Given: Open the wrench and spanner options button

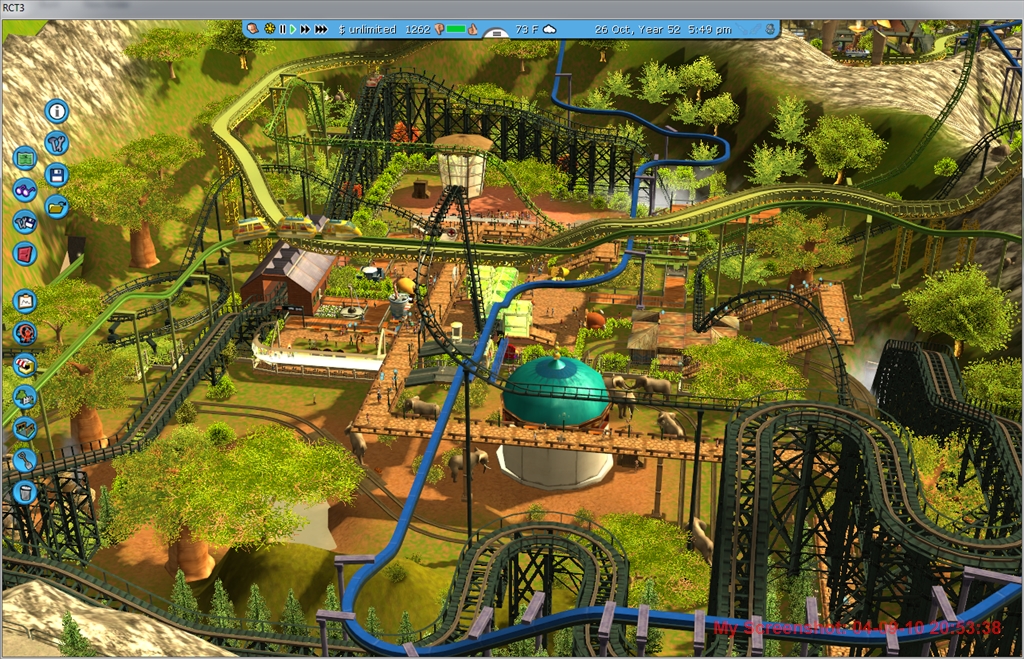Looking at the screenshot, I should point(56,143).
